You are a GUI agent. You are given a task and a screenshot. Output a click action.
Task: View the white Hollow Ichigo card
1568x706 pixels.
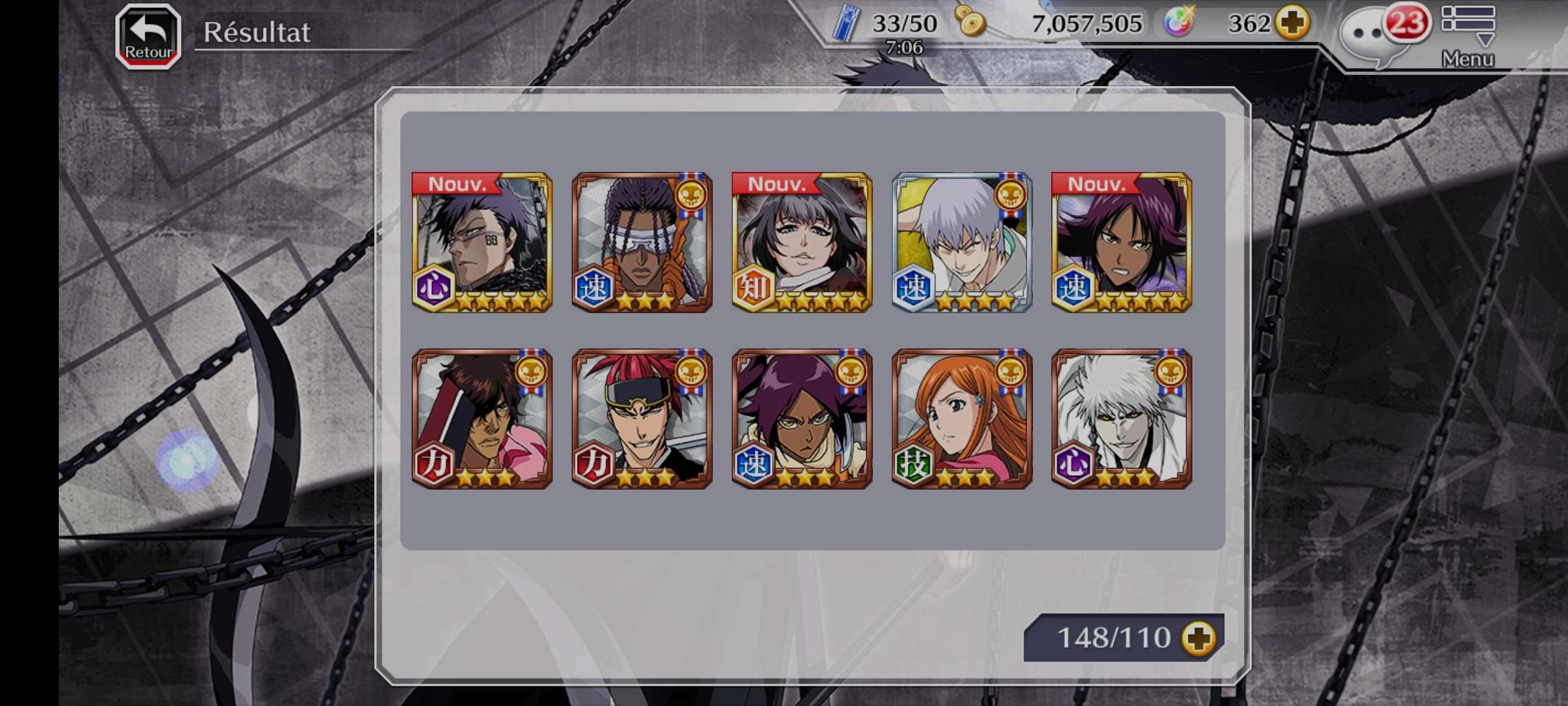pyautogui.click(x=1121, y=419)
